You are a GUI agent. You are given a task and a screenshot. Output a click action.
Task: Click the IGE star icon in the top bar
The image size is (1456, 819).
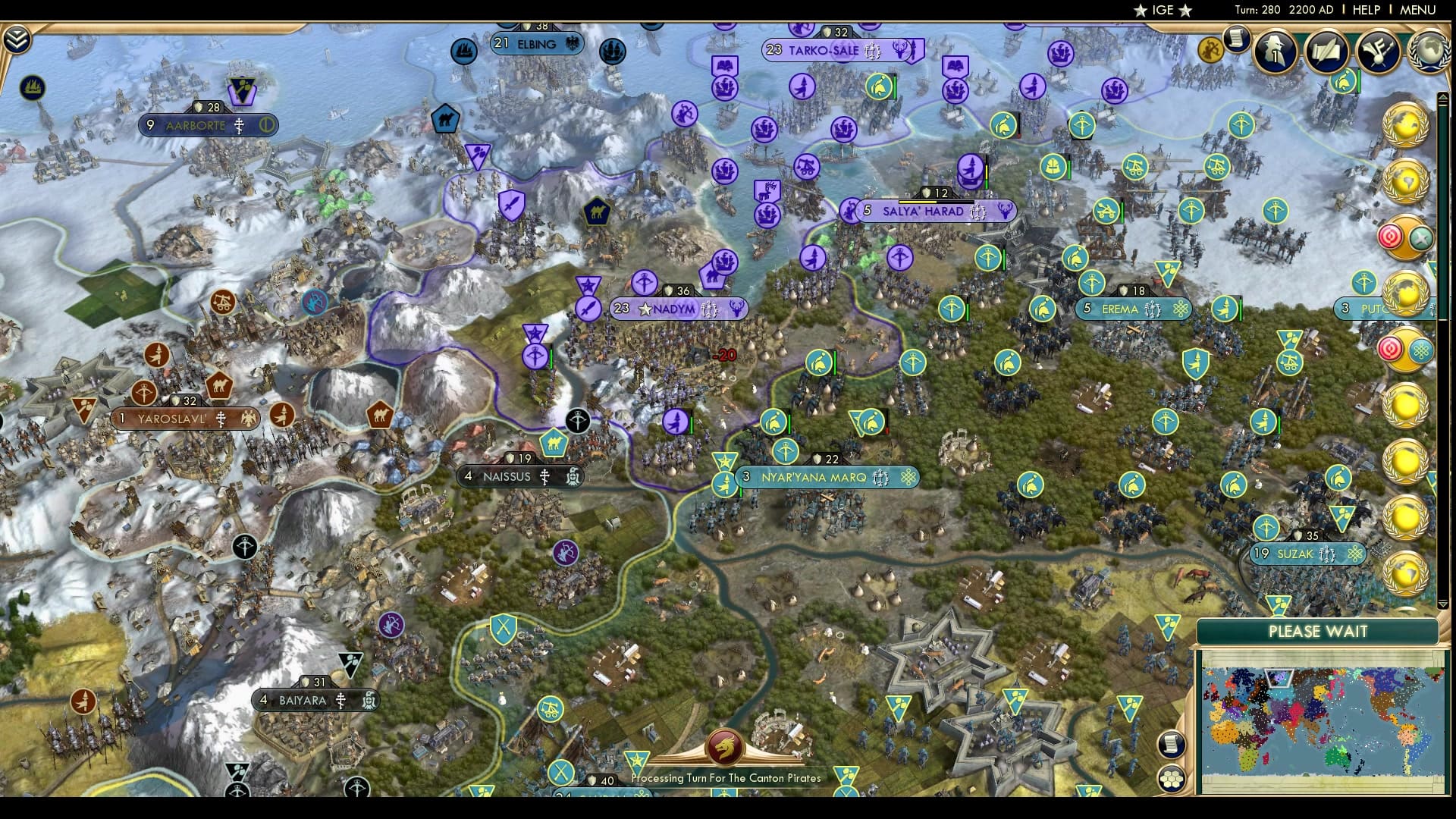click(1141, 10)
